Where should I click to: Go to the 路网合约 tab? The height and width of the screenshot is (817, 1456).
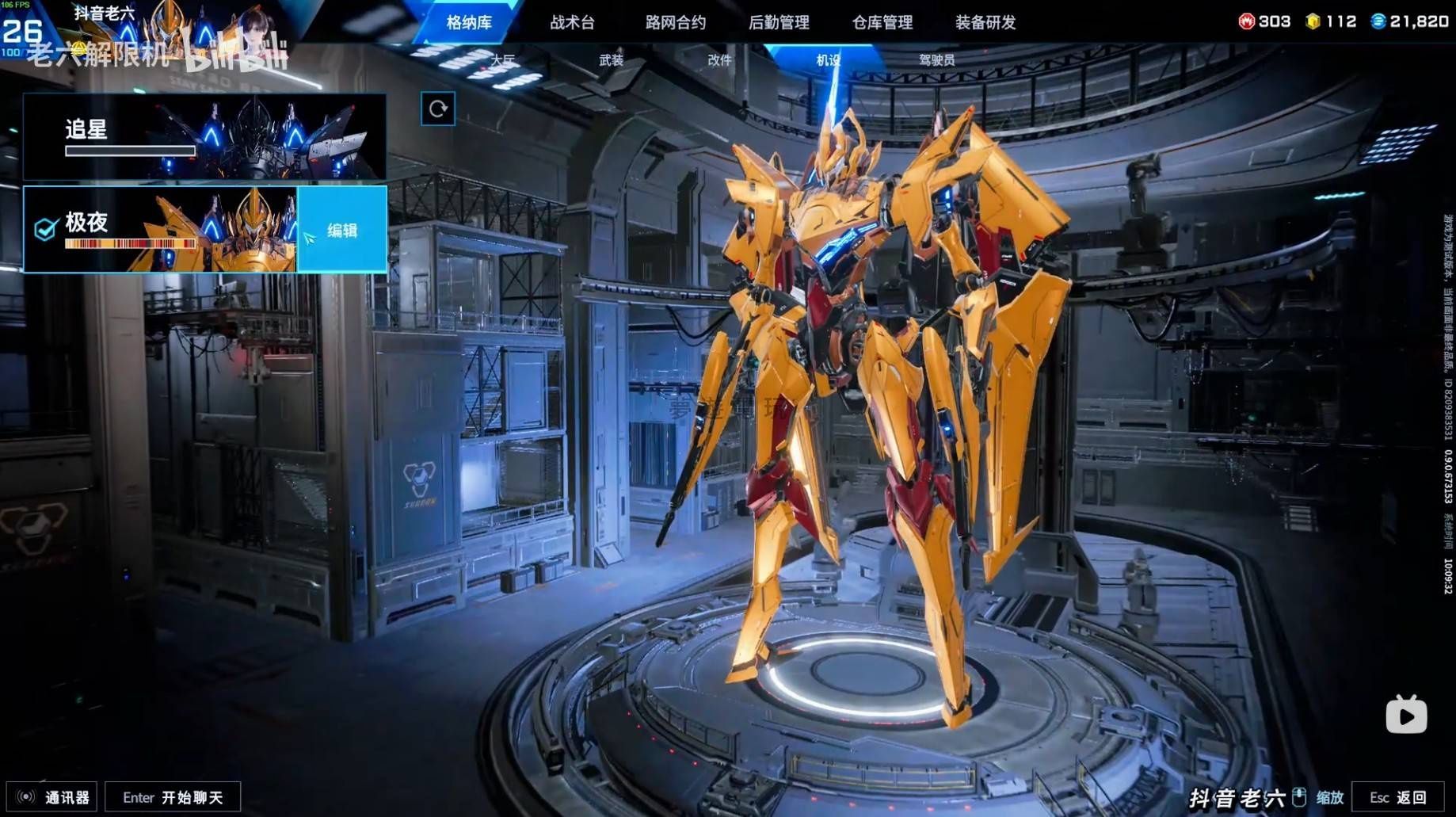coord(675,22)
